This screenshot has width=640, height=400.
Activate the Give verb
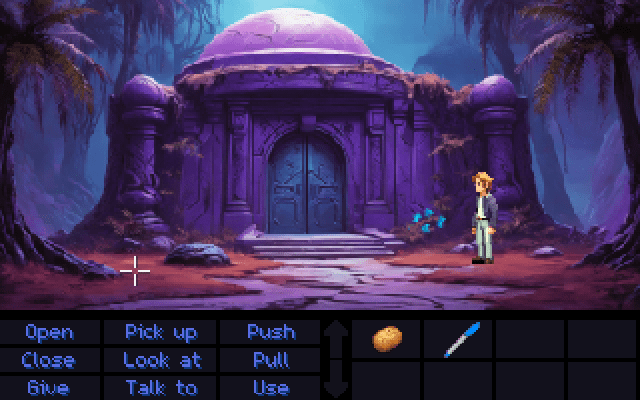48,387
